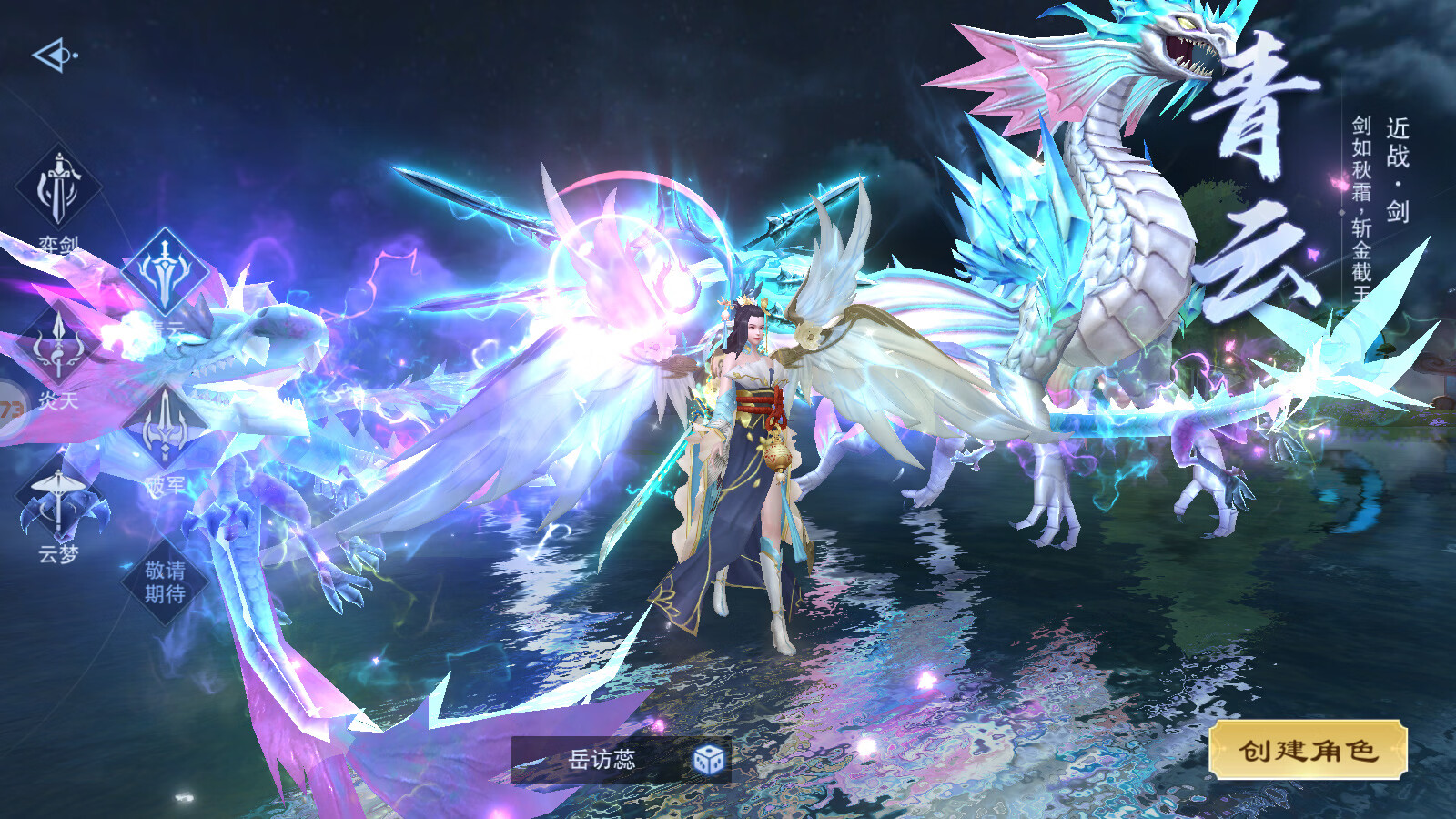This screenshot has width=1456, height=819.
Task: Randomize the name with the dice
Action: click(709, 759)
